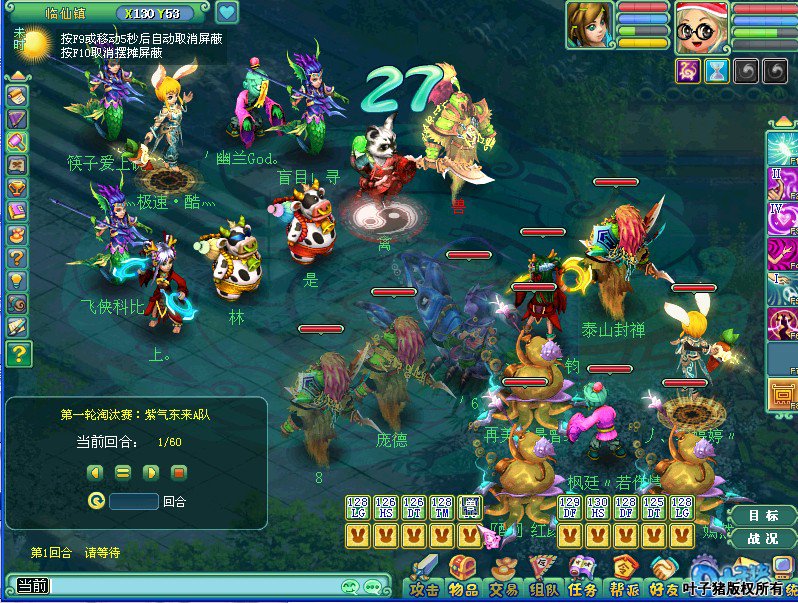The image size is (798, 603).
Task: Go to the previous round in replay panel
Action: [95, 471]
